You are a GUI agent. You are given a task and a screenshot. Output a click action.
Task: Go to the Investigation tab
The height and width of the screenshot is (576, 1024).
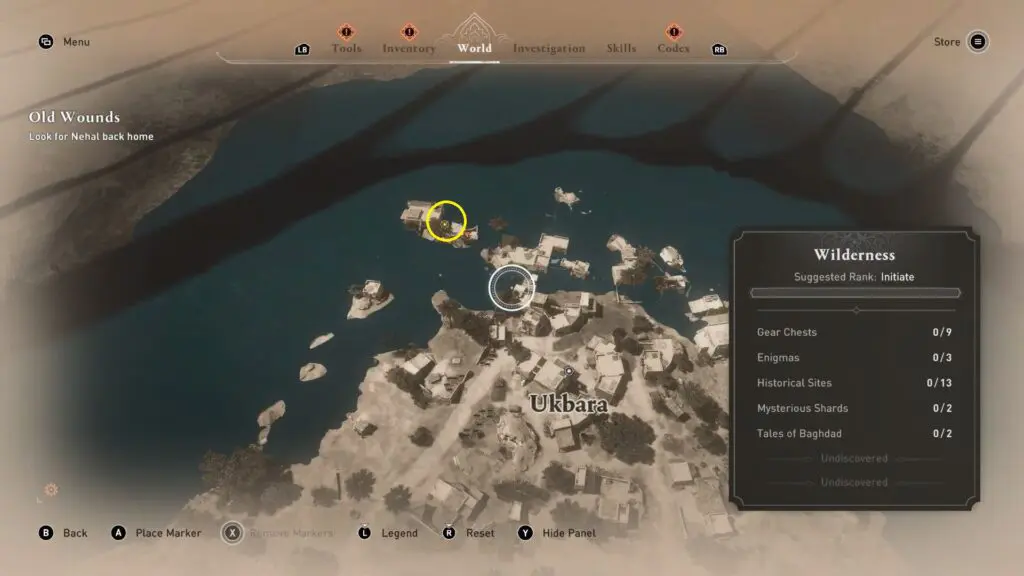click(549, 48)
